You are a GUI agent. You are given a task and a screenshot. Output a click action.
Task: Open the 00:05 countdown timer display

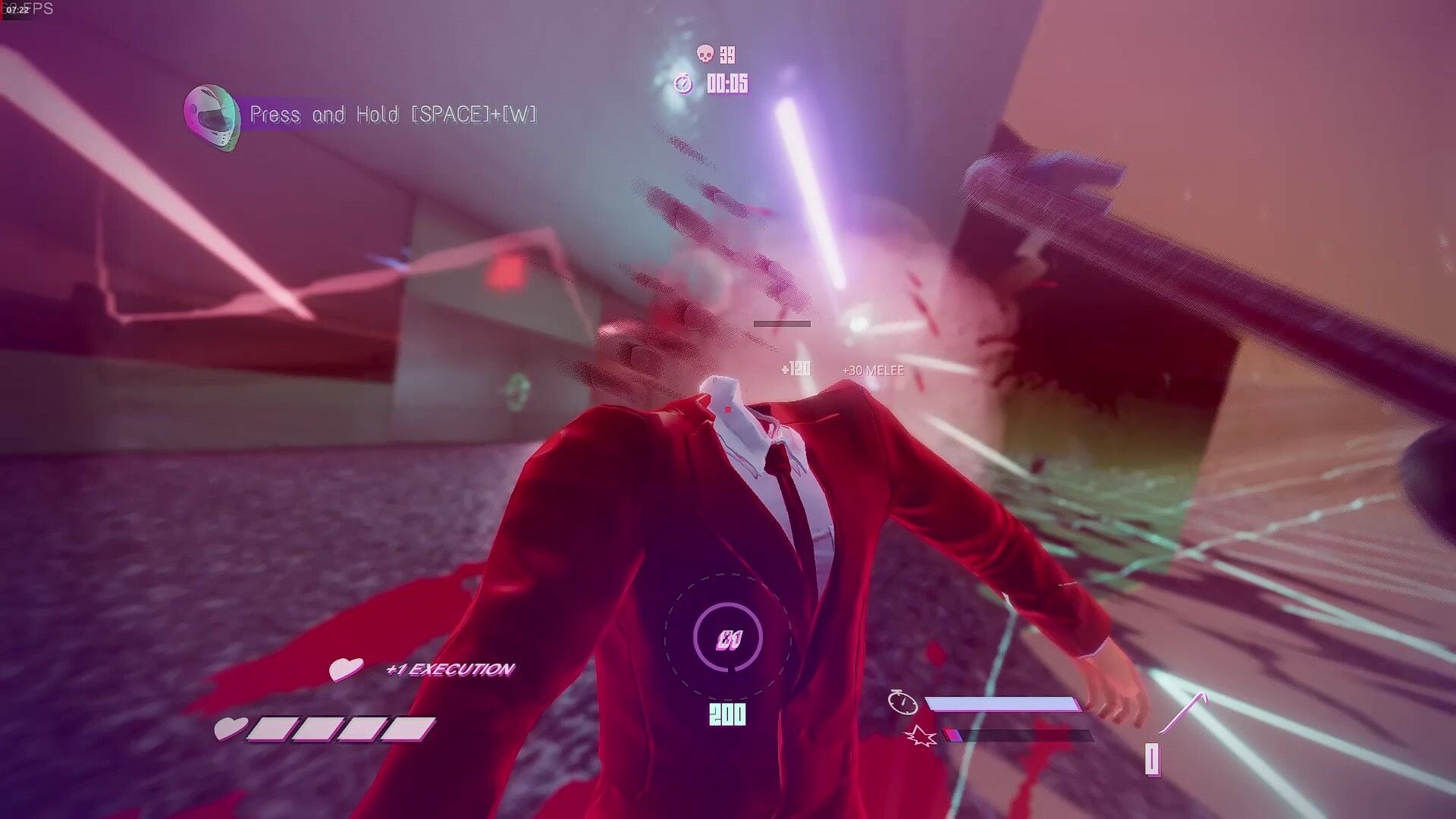pyautogui.click(x=726, y=84)
